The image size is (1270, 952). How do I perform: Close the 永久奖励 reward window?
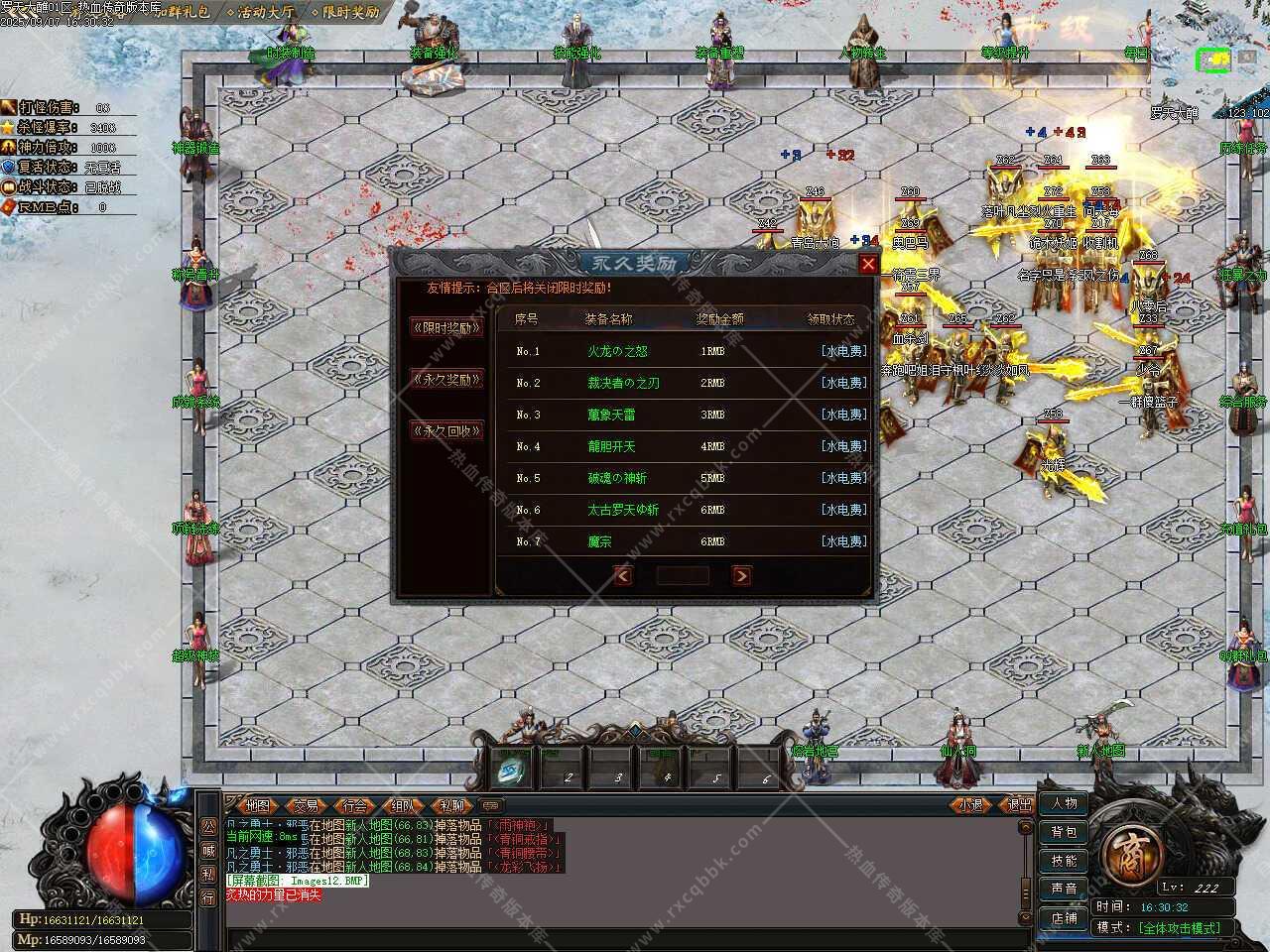point(868,264)
